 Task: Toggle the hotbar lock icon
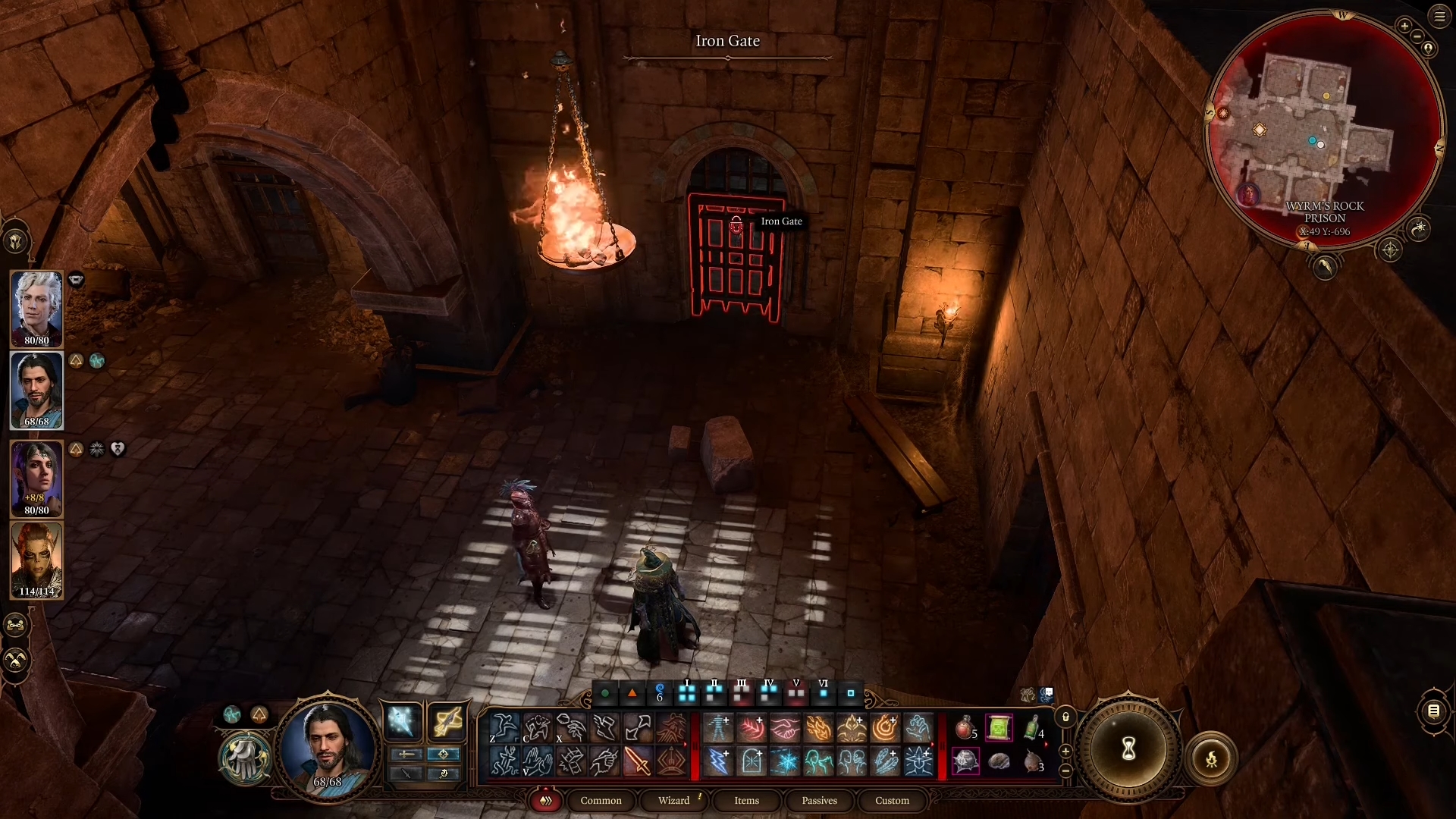tap(1065, 717)
